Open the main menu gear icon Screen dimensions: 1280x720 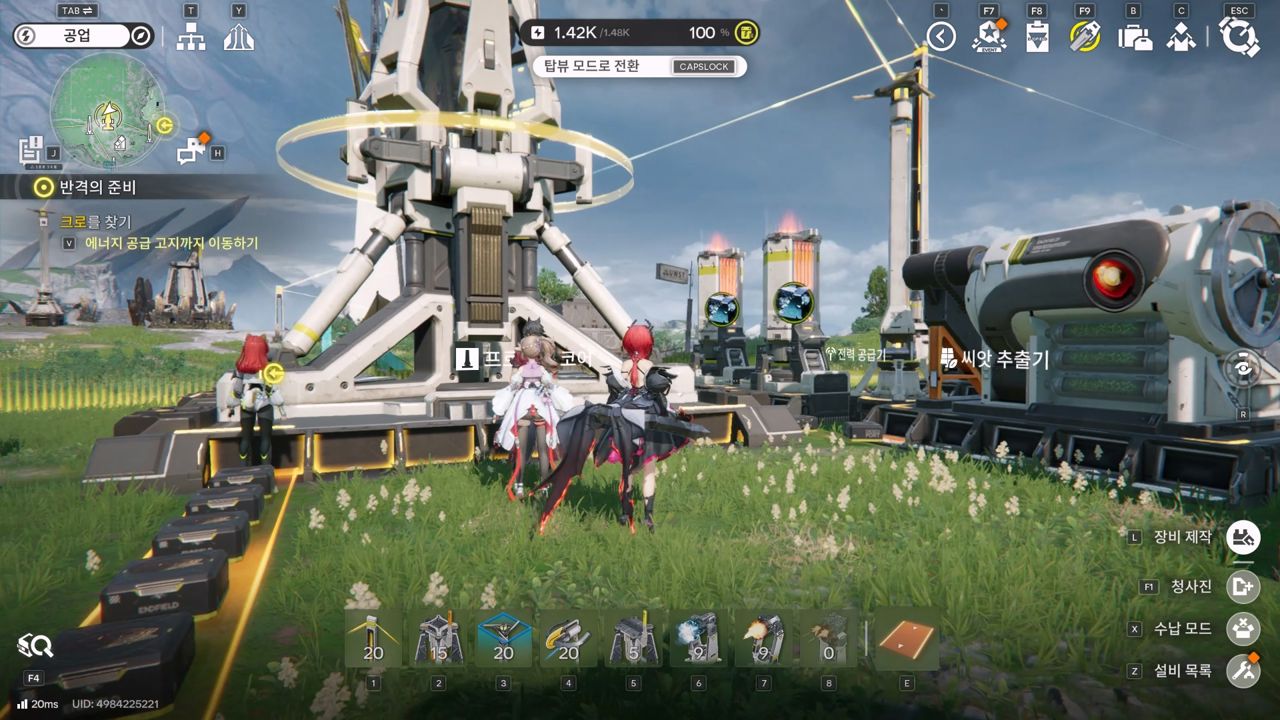point(1239,37)
